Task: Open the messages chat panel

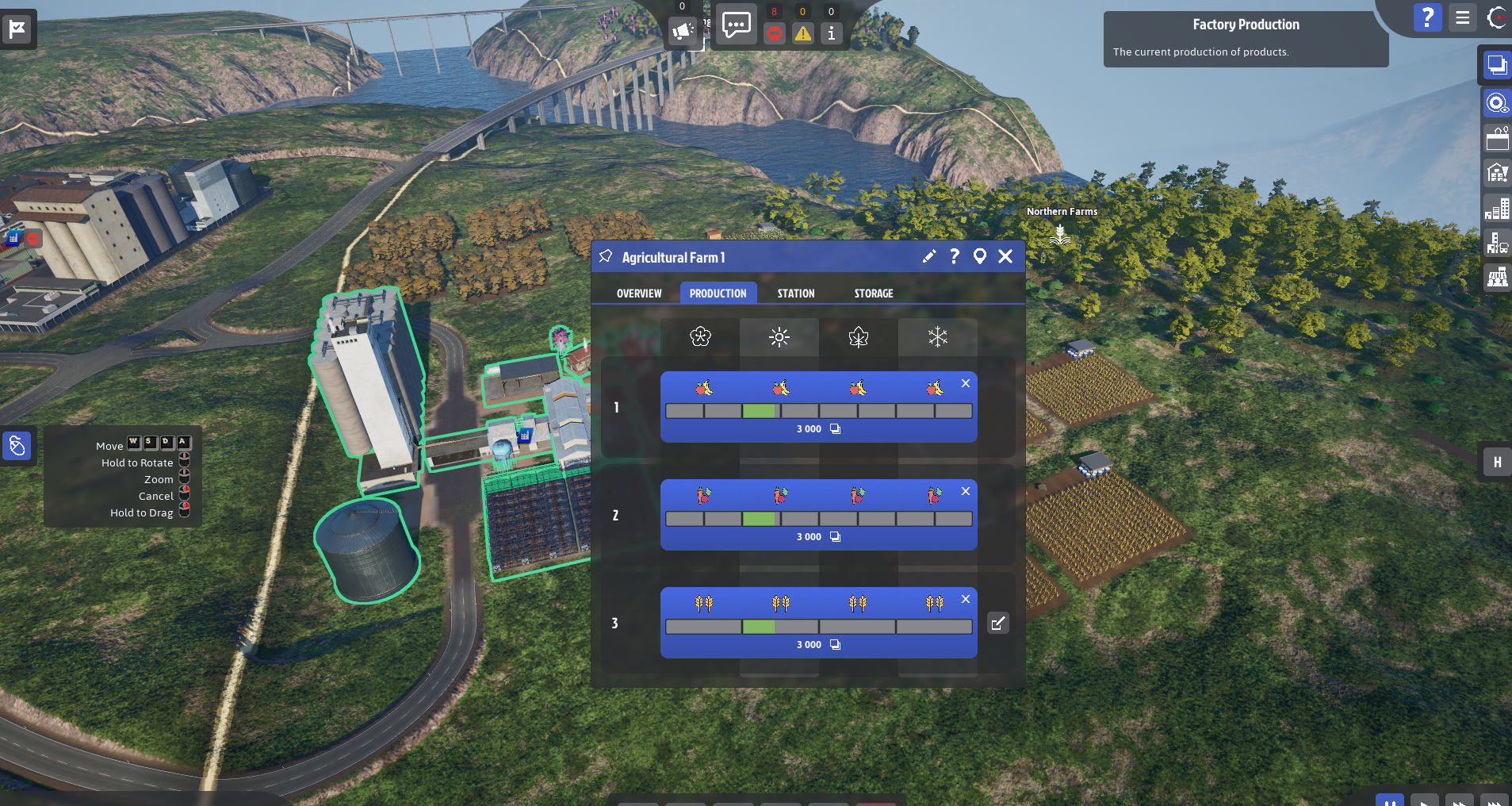Action: (735, 24)
